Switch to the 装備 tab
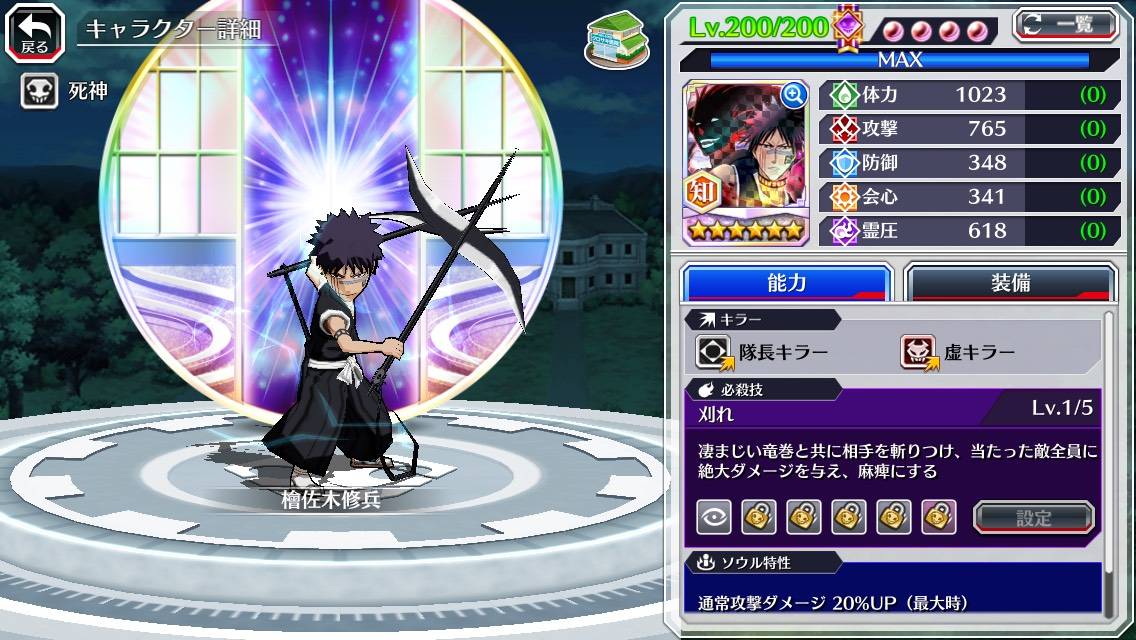Screen dimensions: 1136x640 (x=1010, y=283)
